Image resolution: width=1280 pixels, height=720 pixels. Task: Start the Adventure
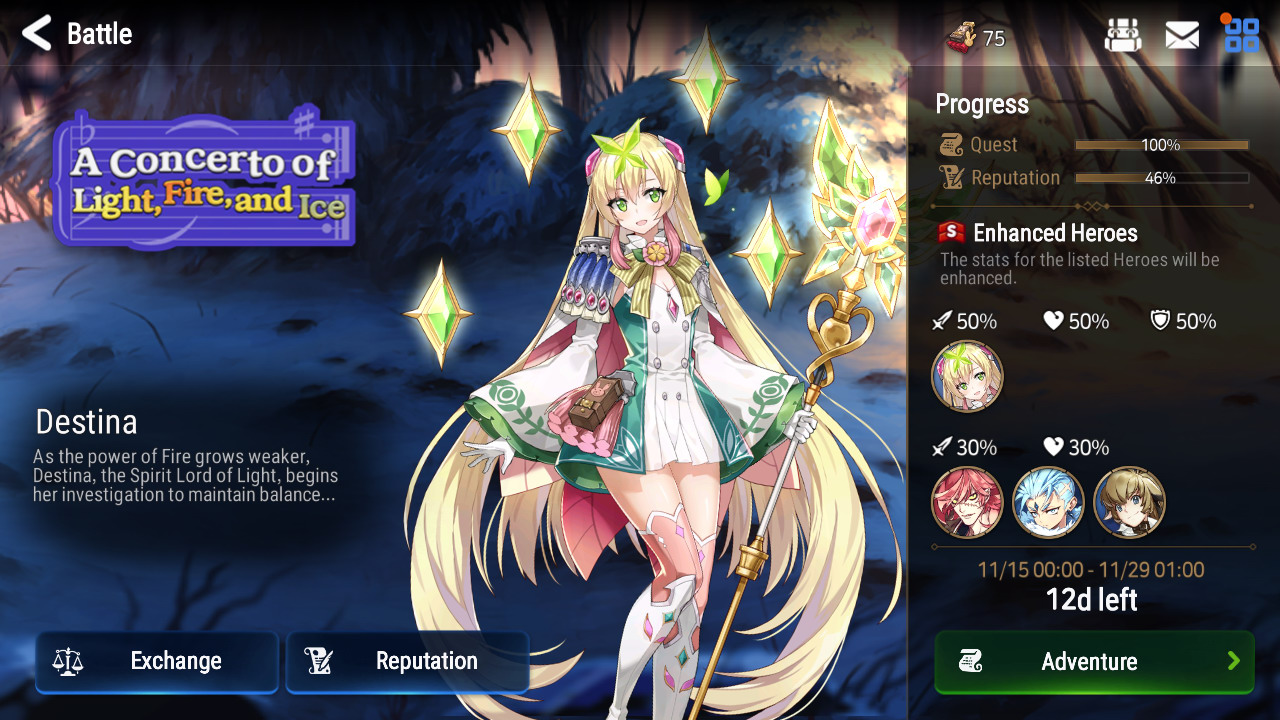pos(1094,661)
